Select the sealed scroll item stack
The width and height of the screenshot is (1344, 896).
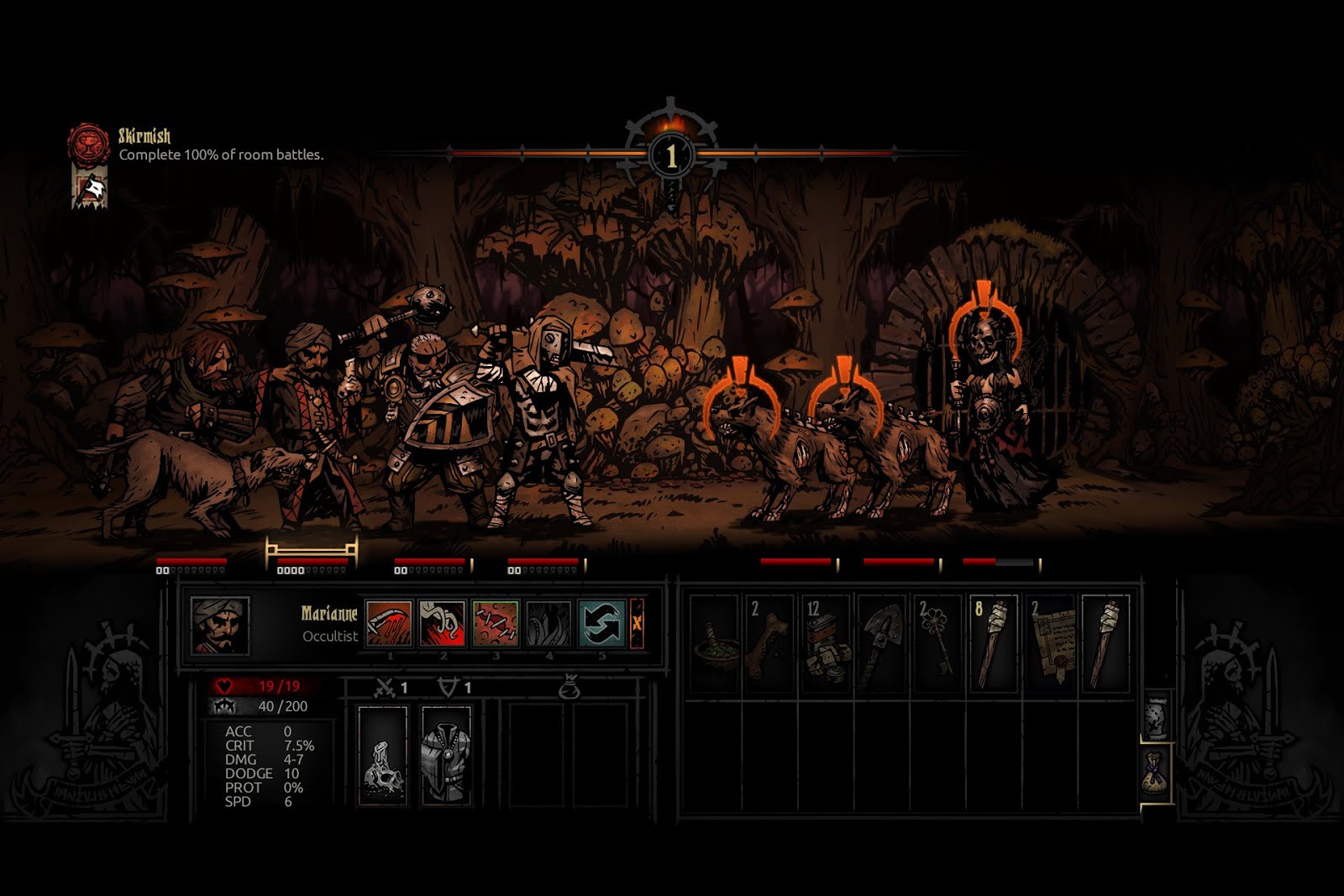(x=1050, y=644)
